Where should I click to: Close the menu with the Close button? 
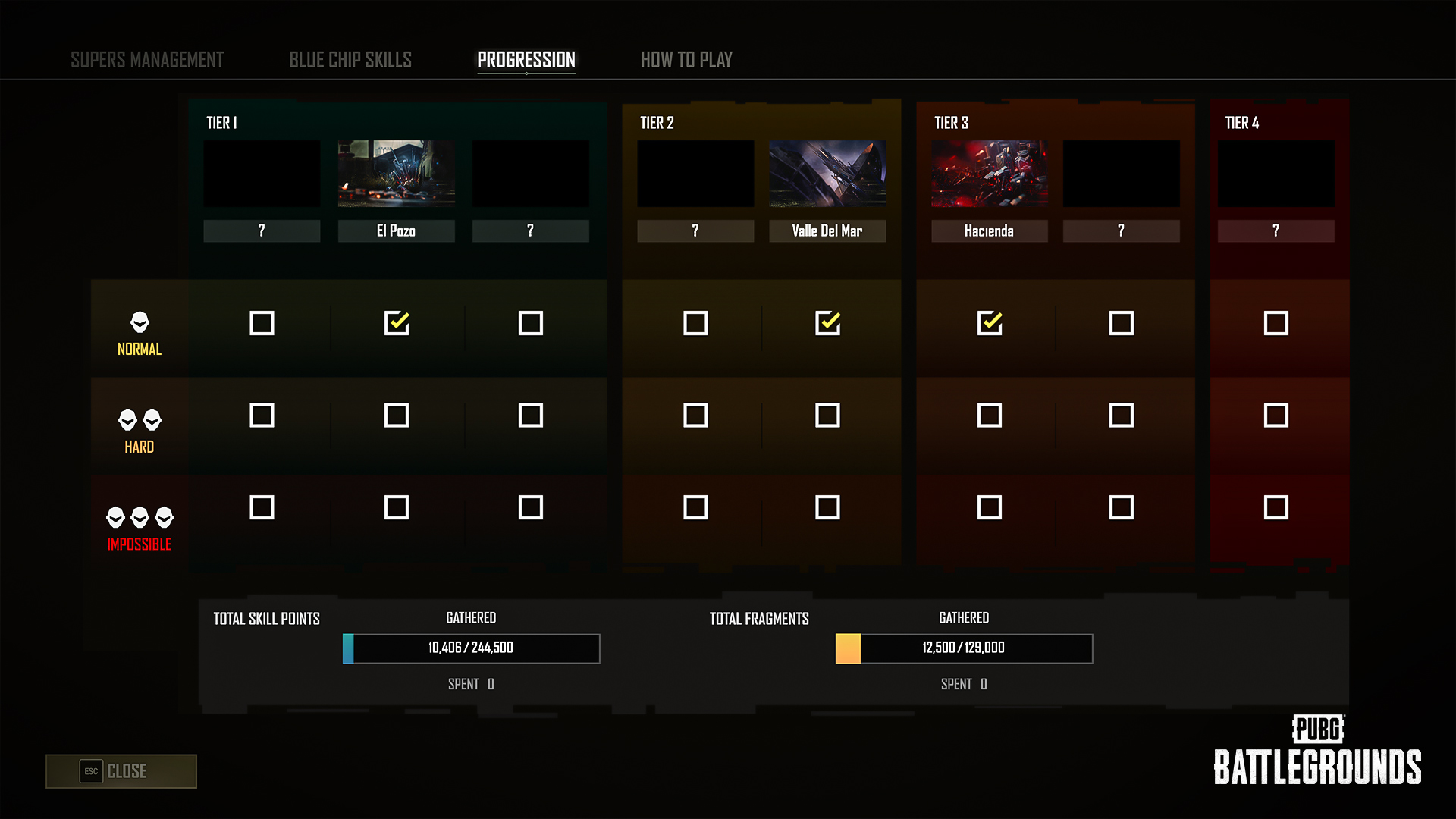point(121,771)
